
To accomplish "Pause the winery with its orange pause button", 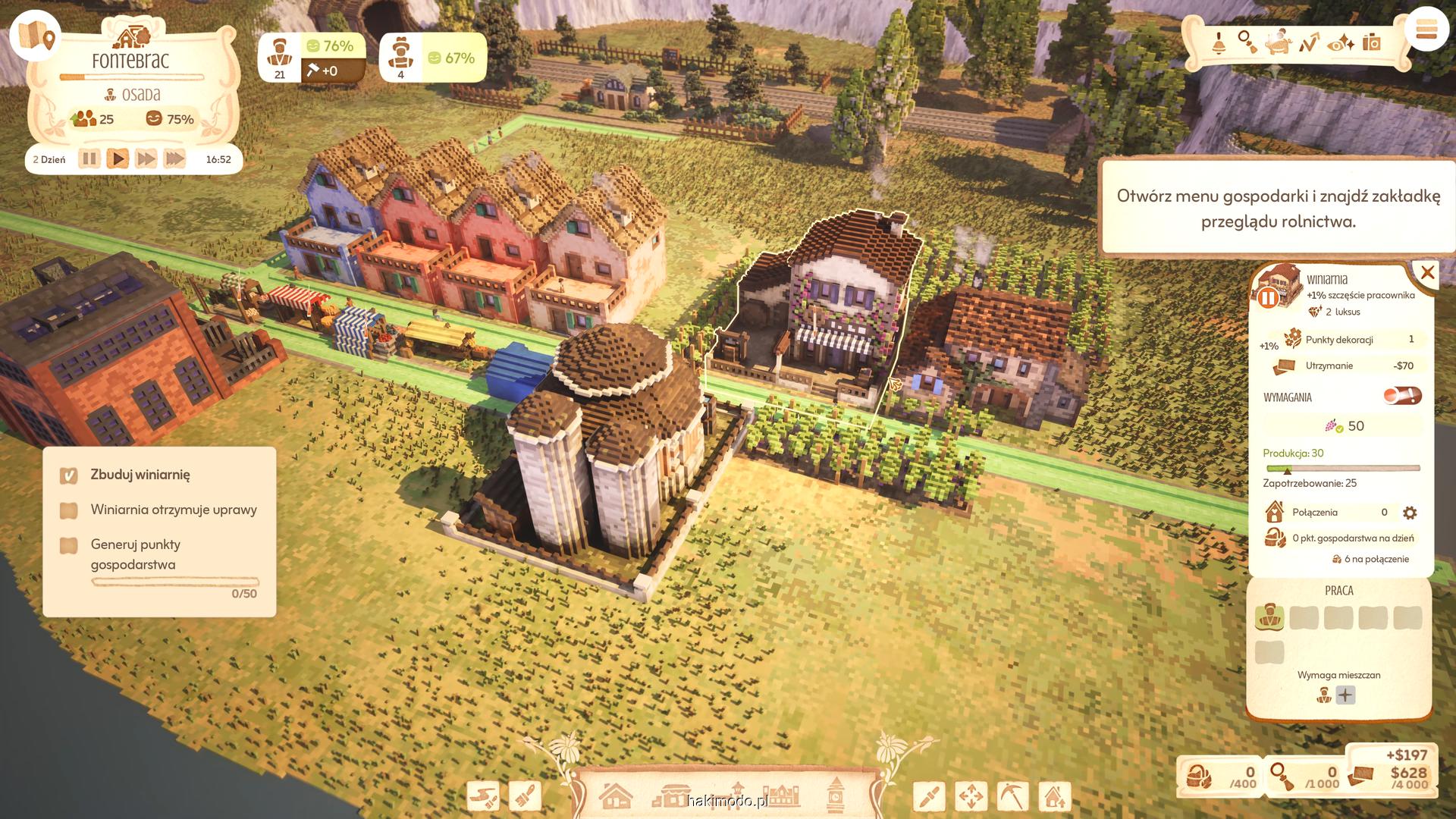I will click(x=1268, y=298).
